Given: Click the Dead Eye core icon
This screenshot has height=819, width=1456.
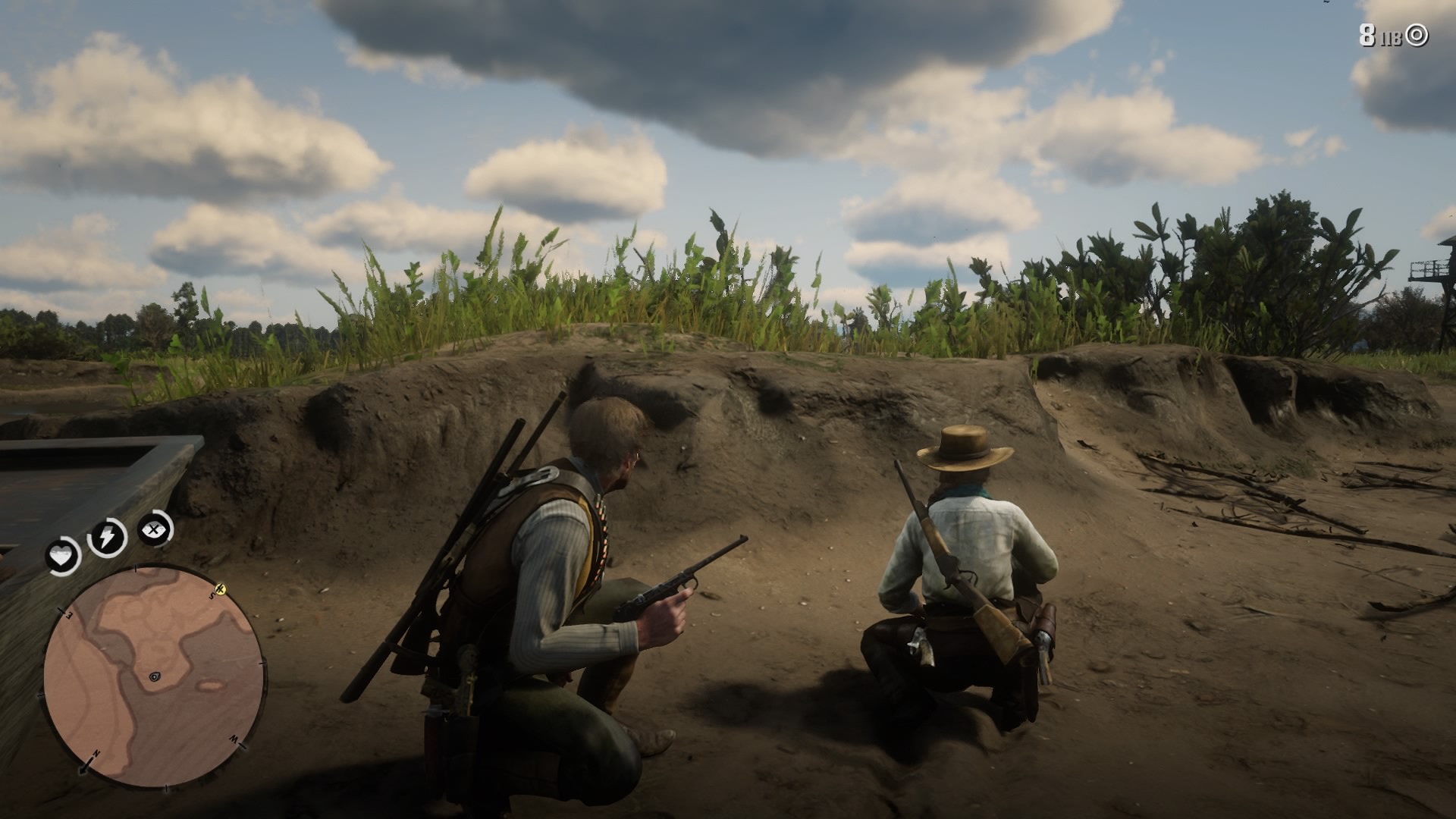Looking at the screenshot, I should [x=153, y=529].
